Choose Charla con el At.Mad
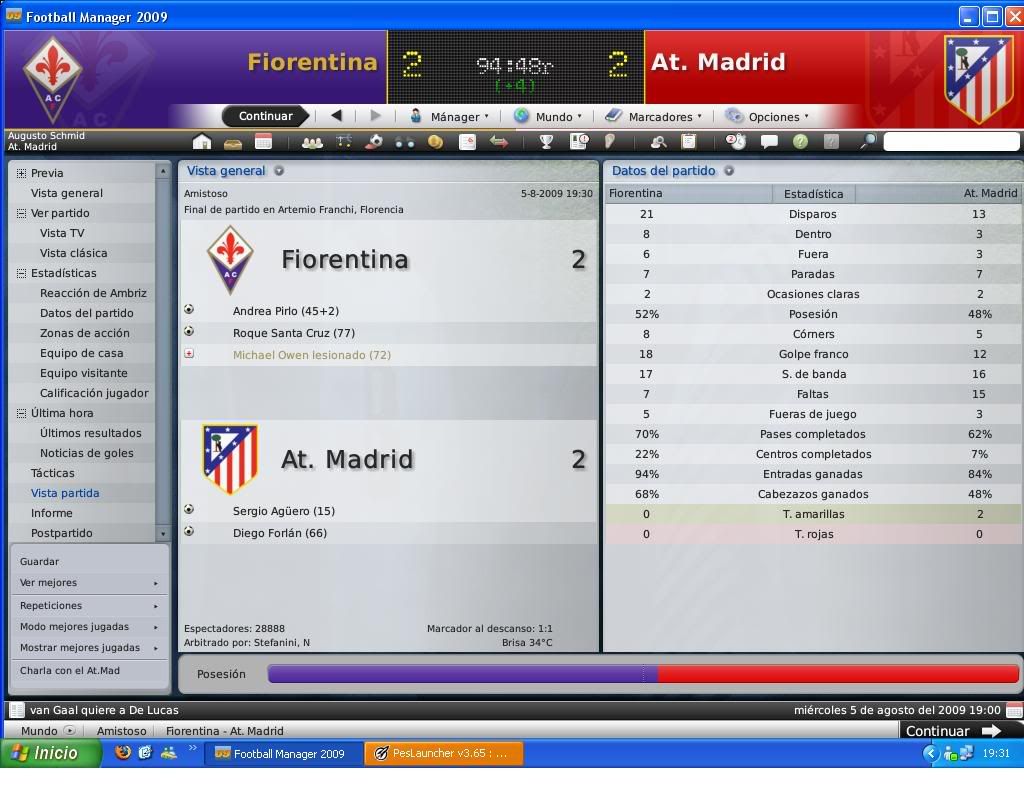 [x=70, y=671]
